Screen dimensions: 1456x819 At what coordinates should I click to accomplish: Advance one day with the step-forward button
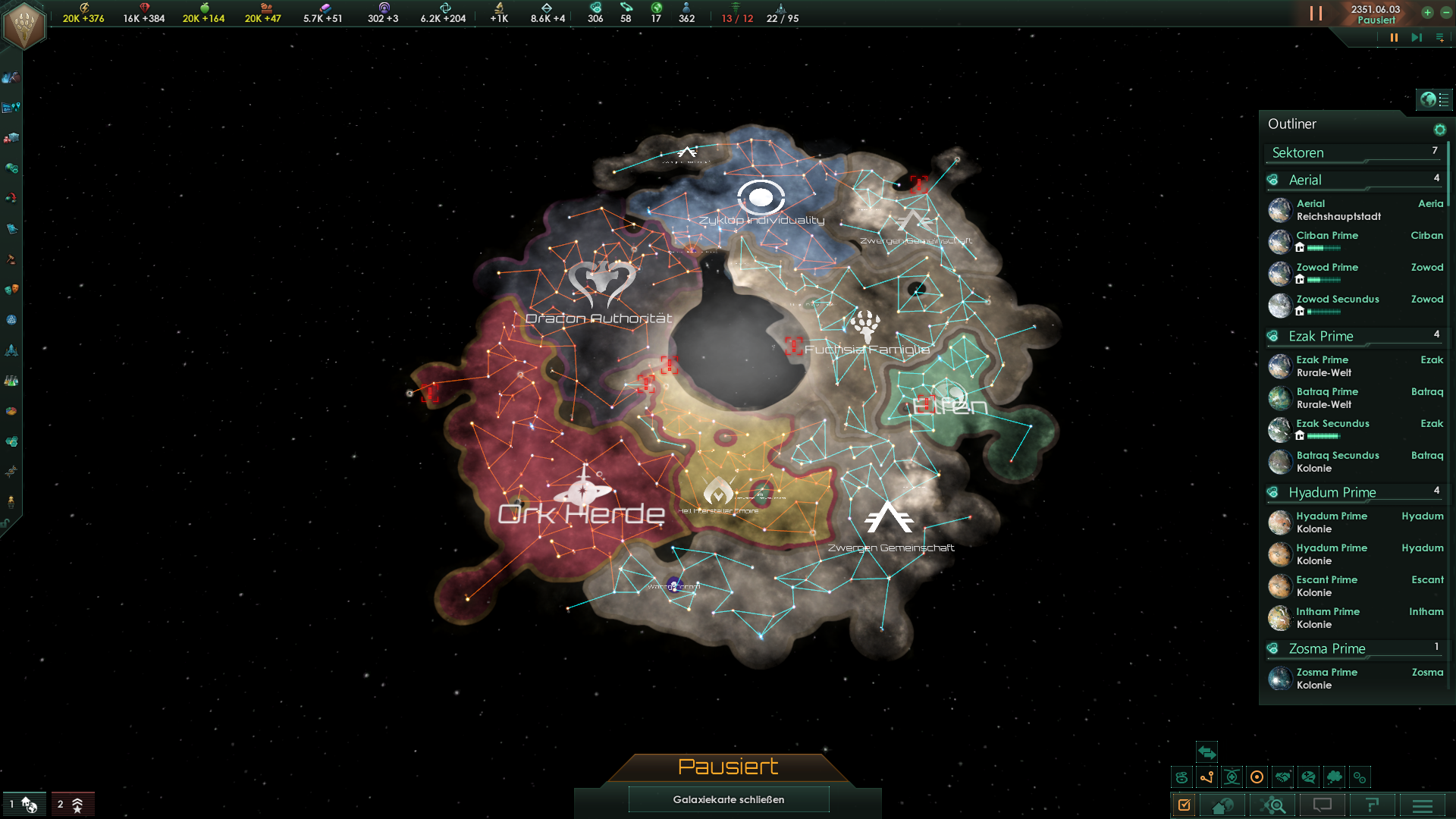coord(1416,37)
